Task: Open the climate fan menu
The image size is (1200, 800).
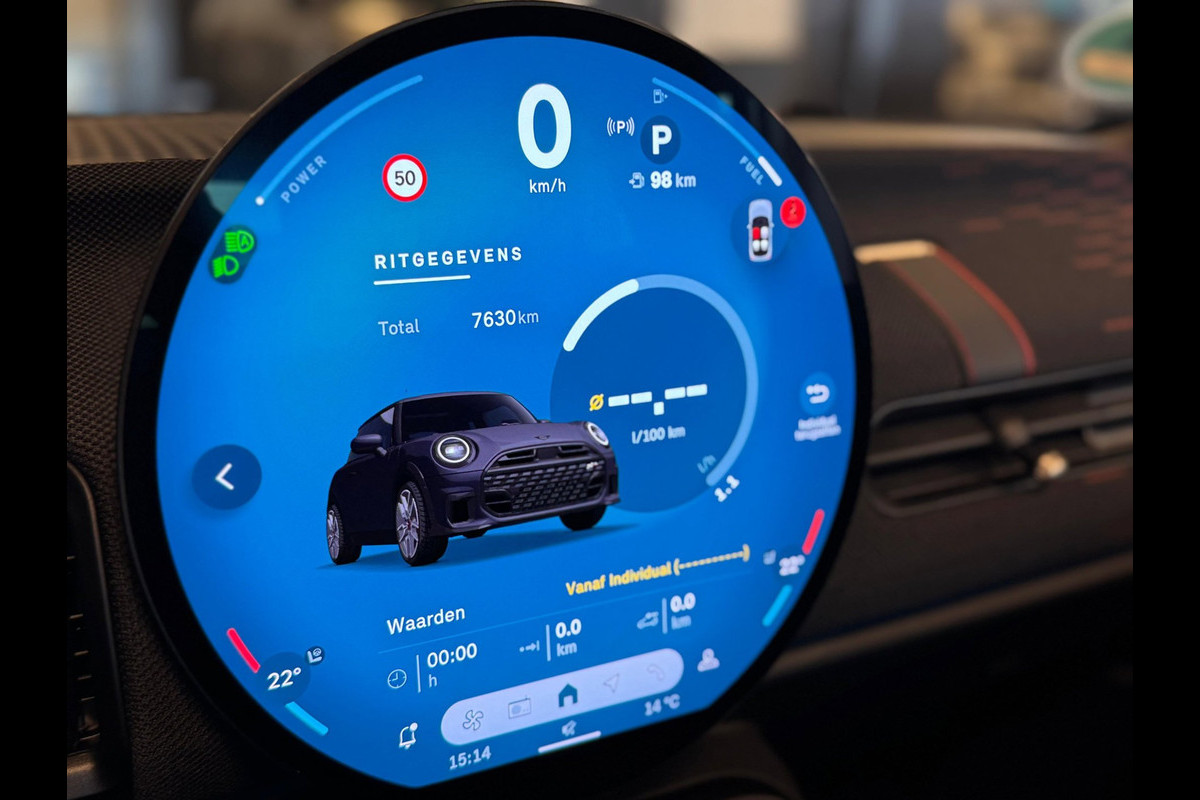Action: click(x=472, y=719)
